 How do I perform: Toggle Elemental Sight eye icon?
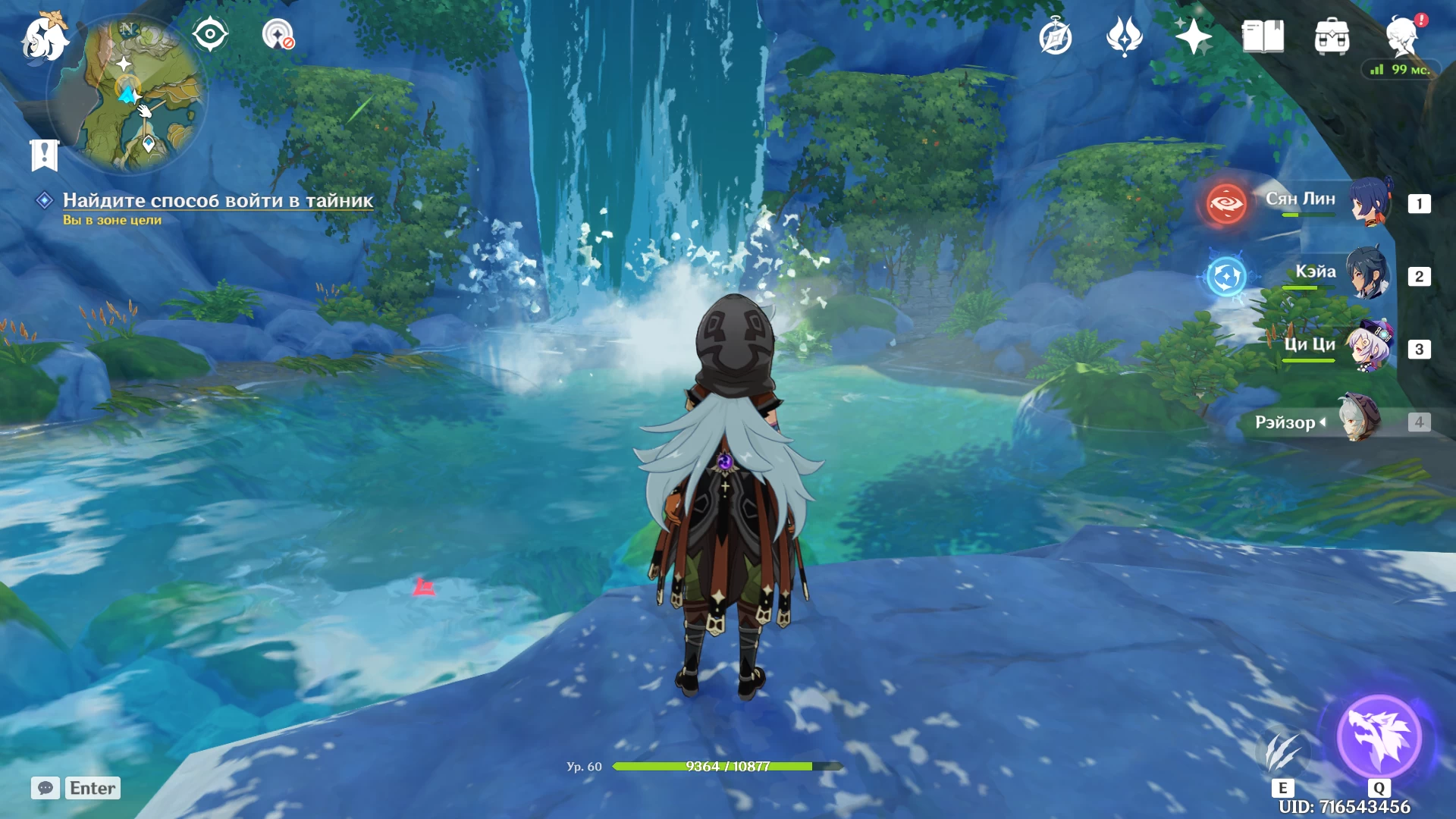[209, 34]
